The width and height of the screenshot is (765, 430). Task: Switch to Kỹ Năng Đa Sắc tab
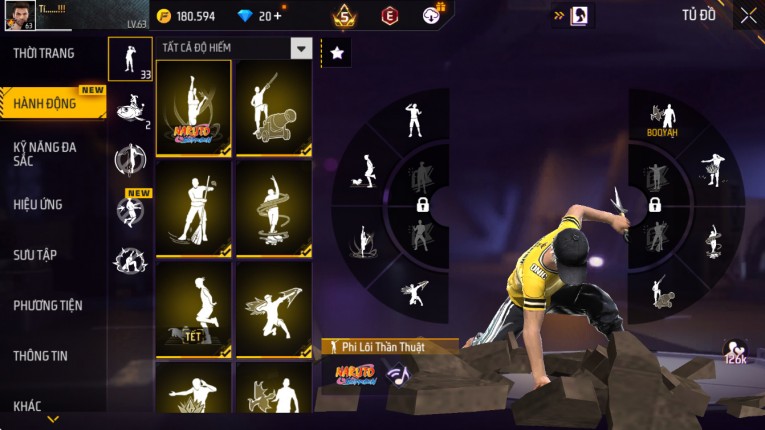[45, 153]
